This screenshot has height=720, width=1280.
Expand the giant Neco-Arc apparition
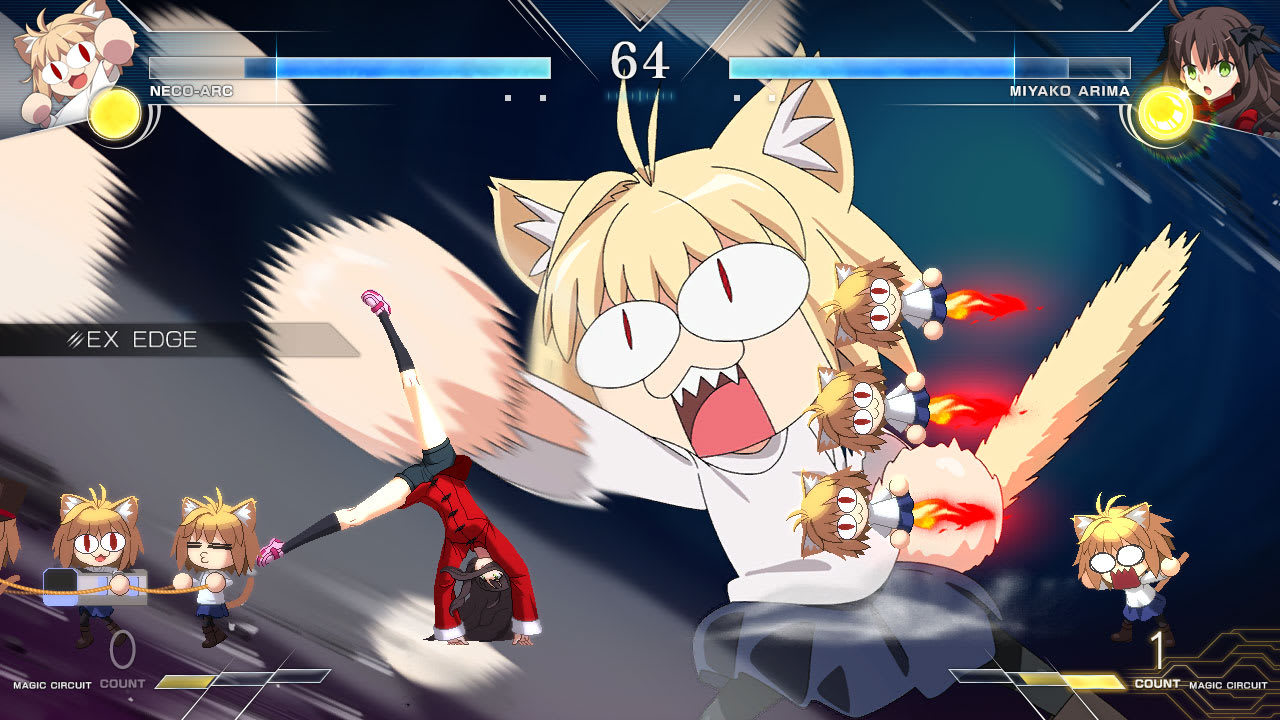[680, 330]
